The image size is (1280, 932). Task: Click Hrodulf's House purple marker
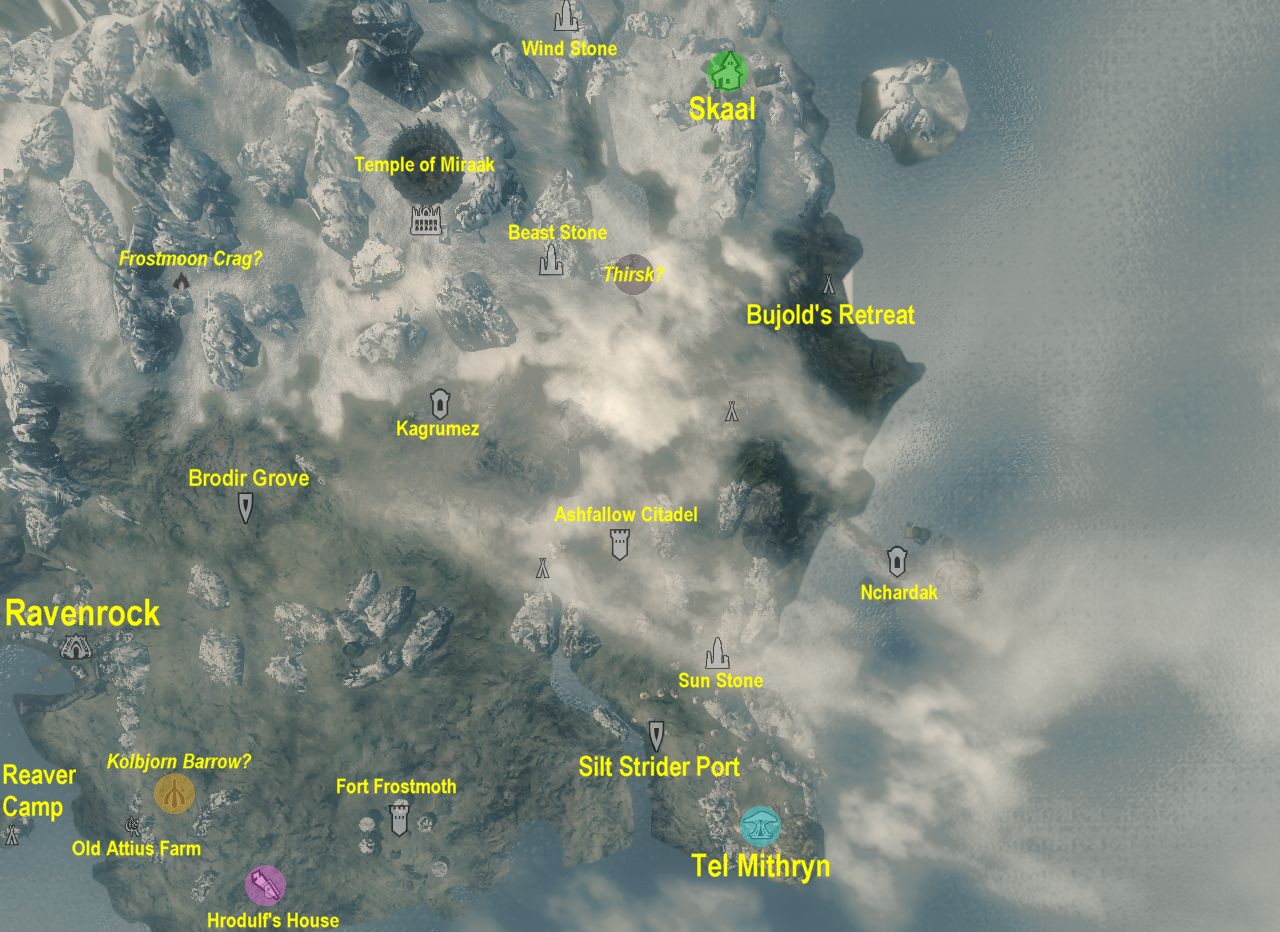(x=264, y=885)
